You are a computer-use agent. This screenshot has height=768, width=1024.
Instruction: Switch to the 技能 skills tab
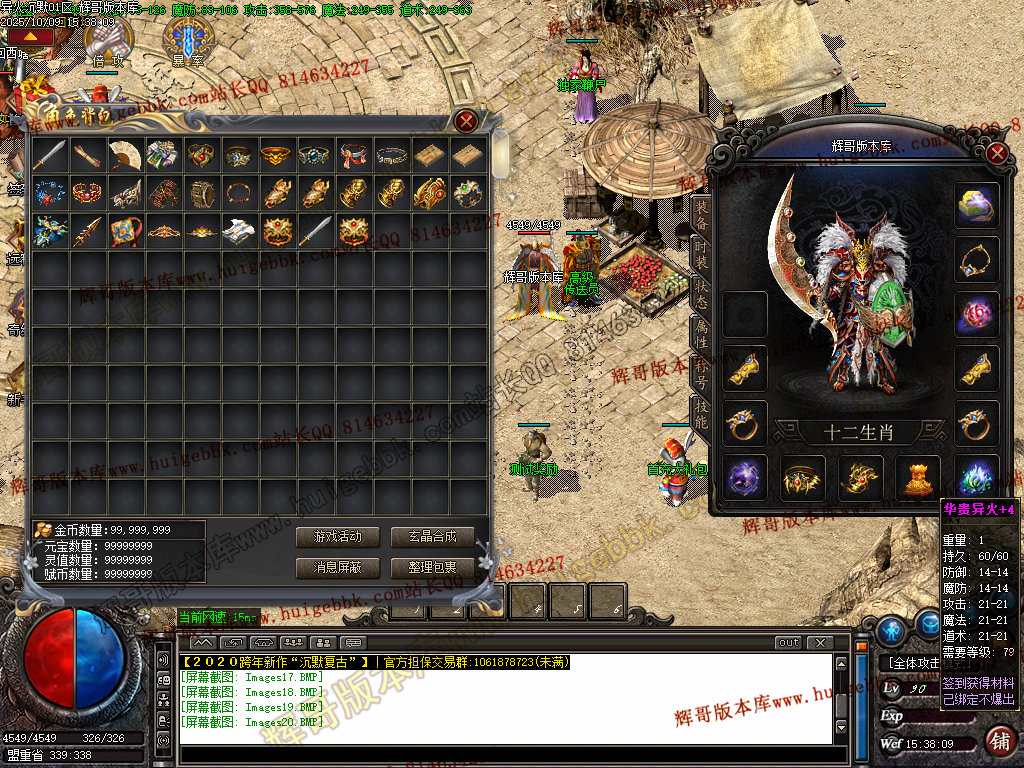701,410
